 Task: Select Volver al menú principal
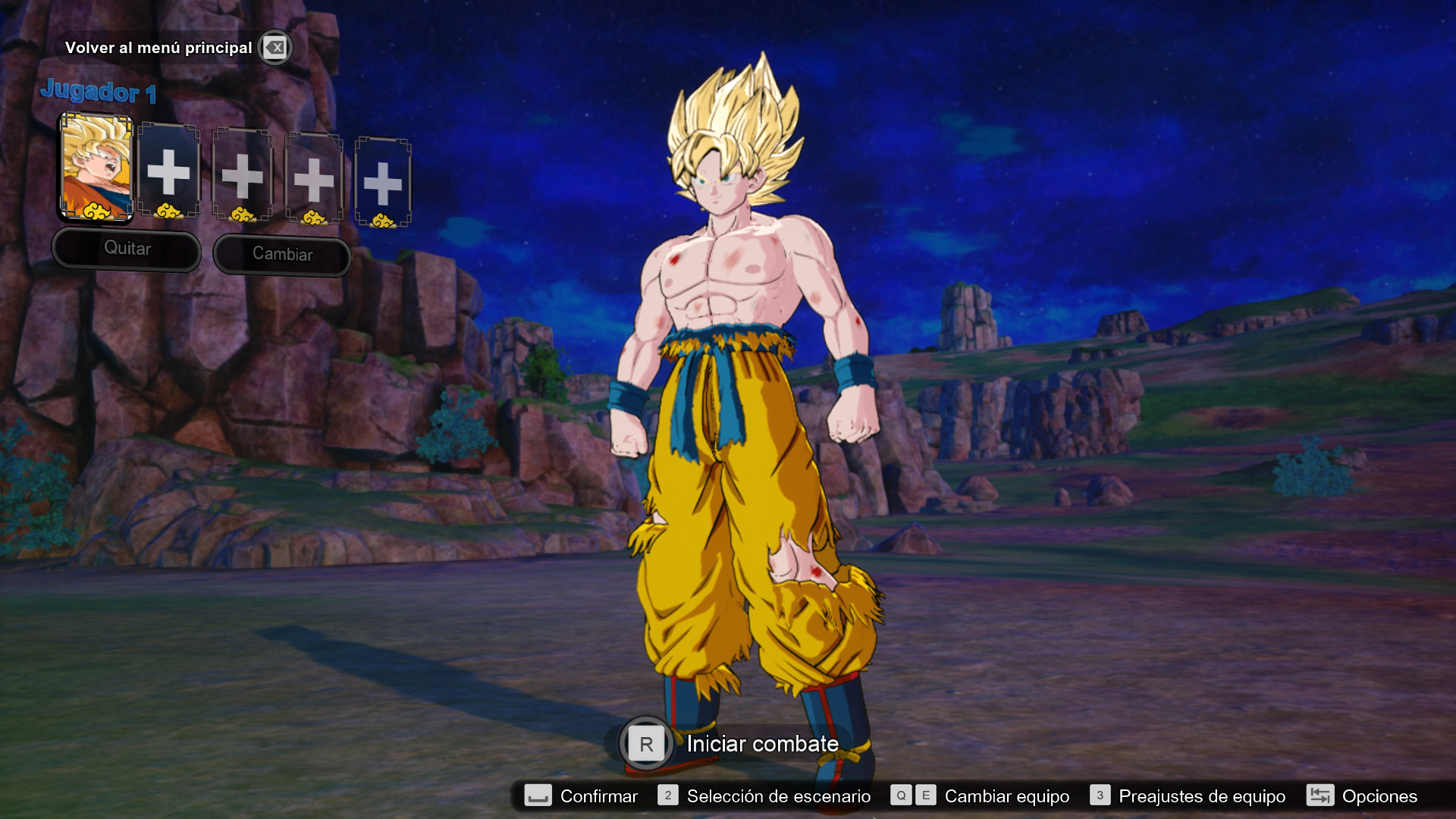click(160, 47)
